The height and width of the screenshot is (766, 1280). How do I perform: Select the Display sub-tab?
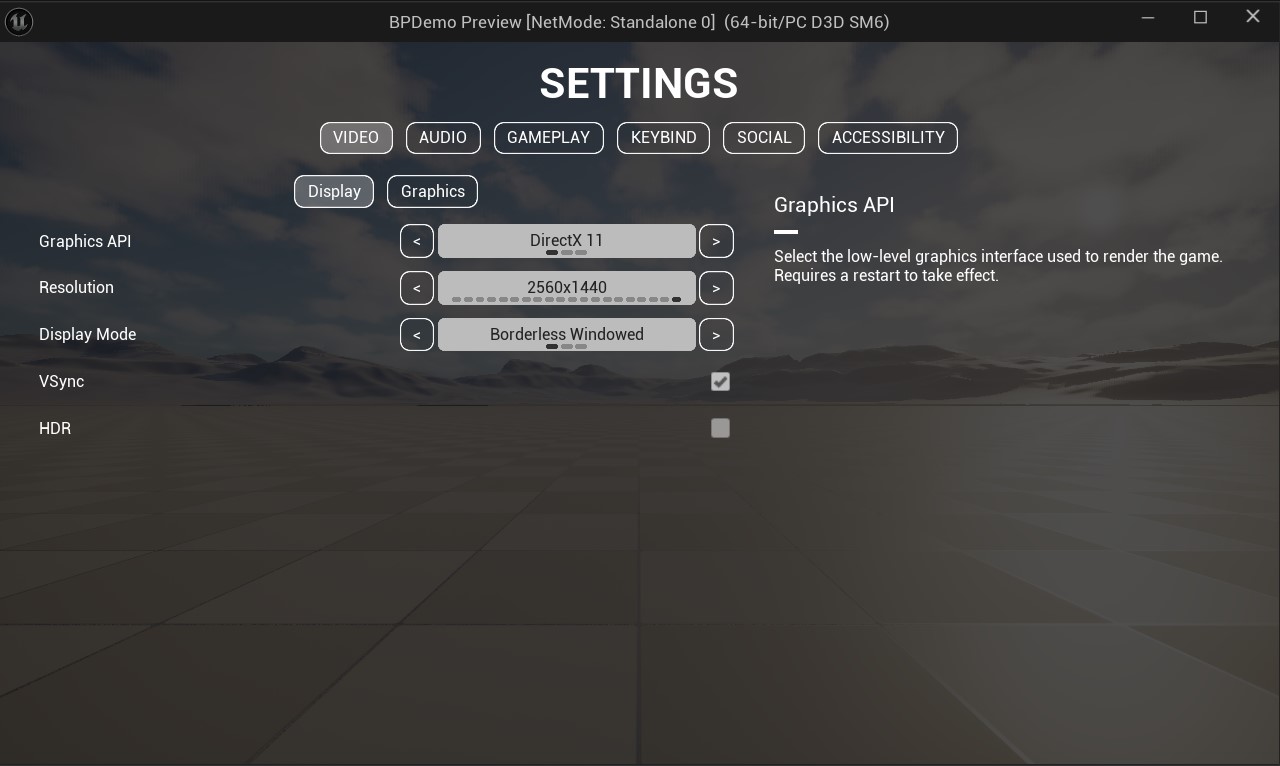334,191
